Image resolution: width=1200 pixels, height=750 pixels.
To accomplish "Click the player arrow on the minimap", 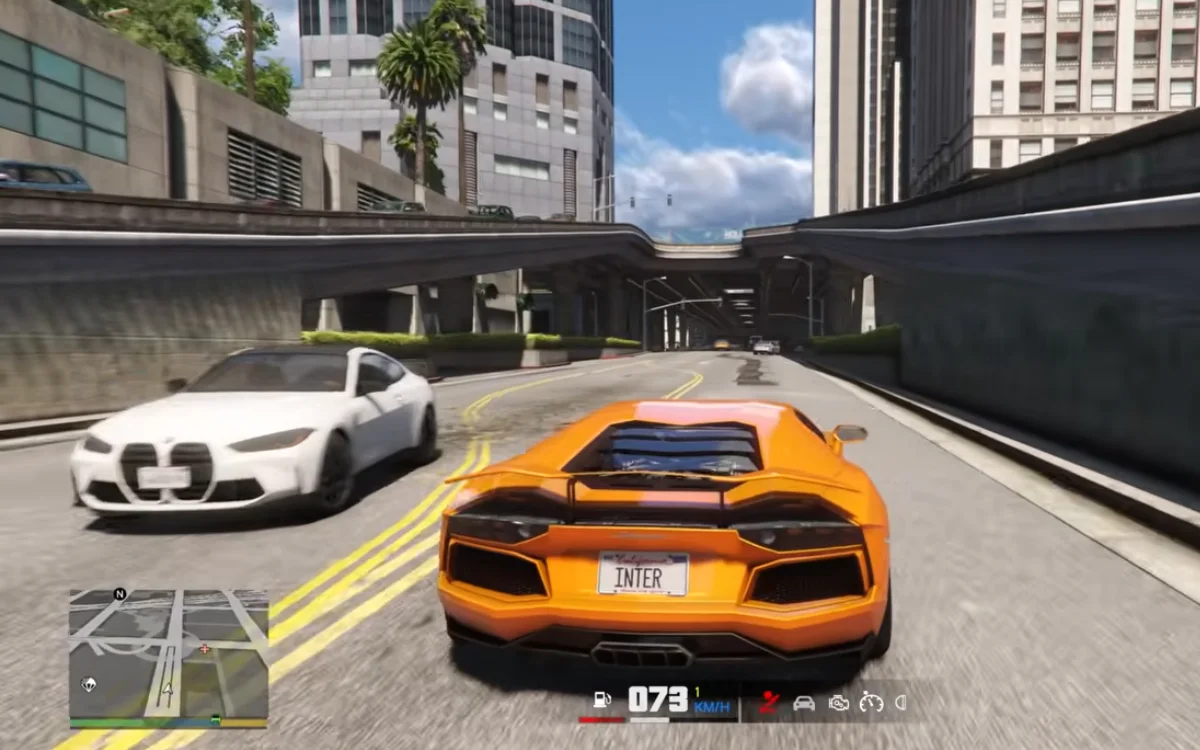I will 168,688.
